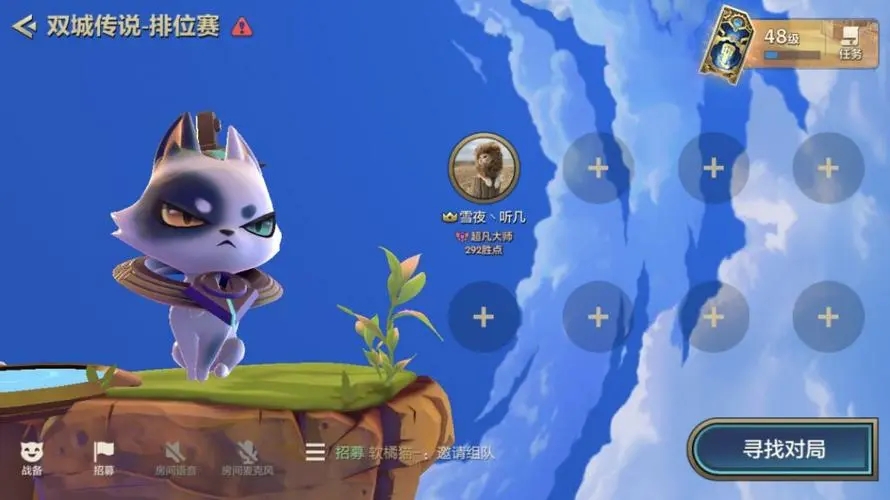Toggle 房间语音 room voice speaker

click(x=176, y=457)
